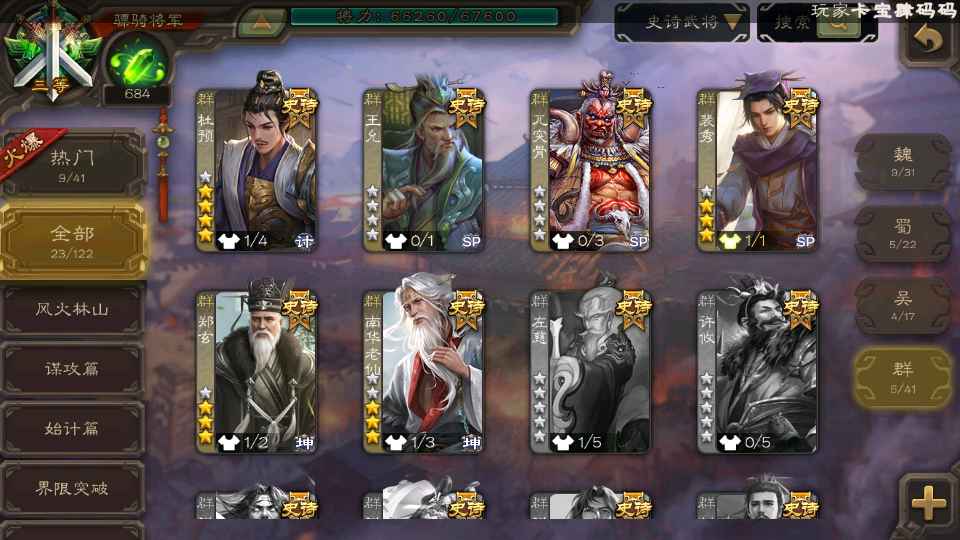Go back with the return arrow button
Image resolution: width=960 pixels, height=540 pixels.
[x=930, y=41]
